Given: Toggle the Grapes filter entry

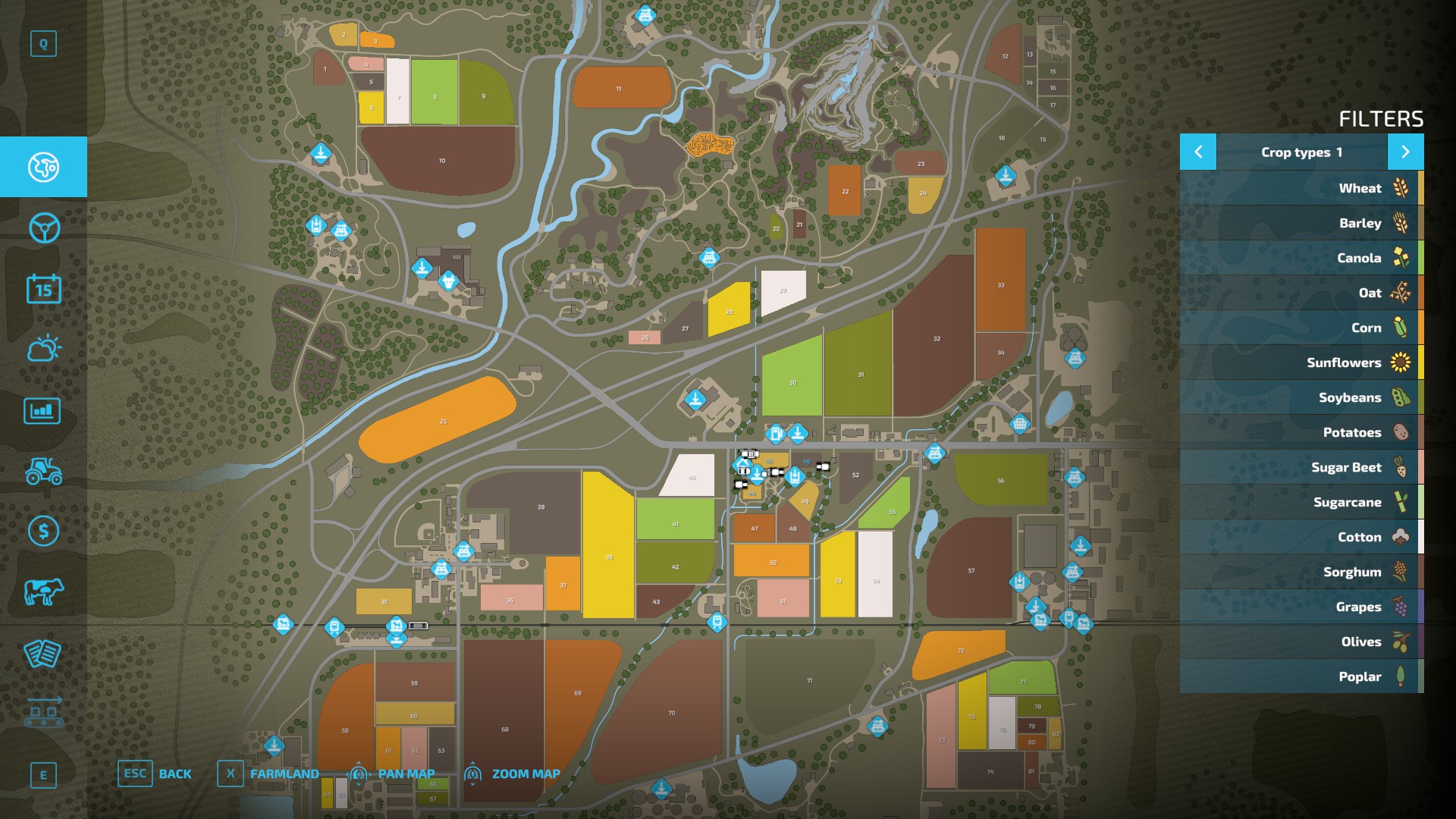Looking at the screenshot, I should point(1301,607).
